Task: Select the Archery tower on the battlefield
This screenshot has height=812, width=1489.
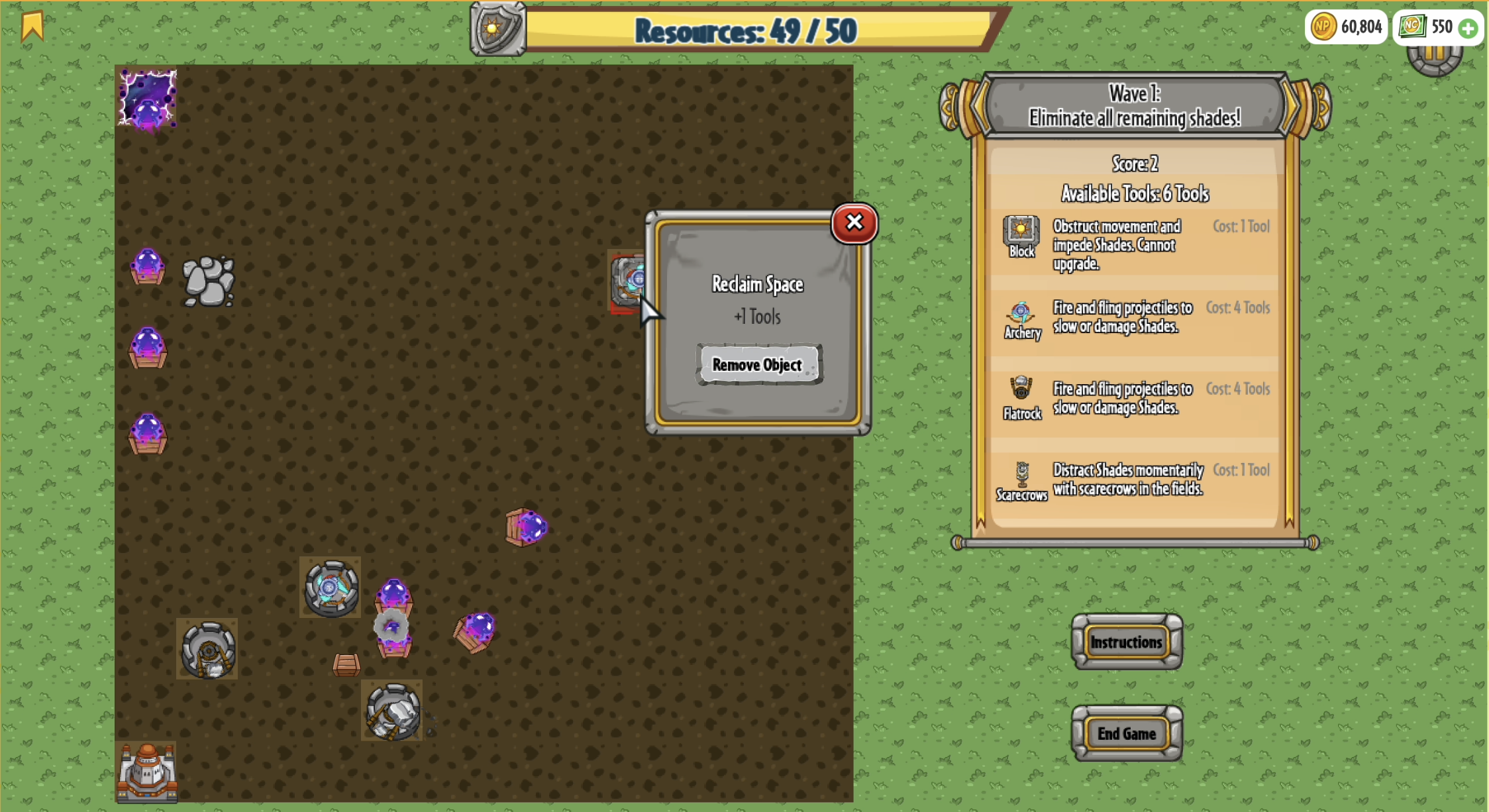Action: point(330,588)
